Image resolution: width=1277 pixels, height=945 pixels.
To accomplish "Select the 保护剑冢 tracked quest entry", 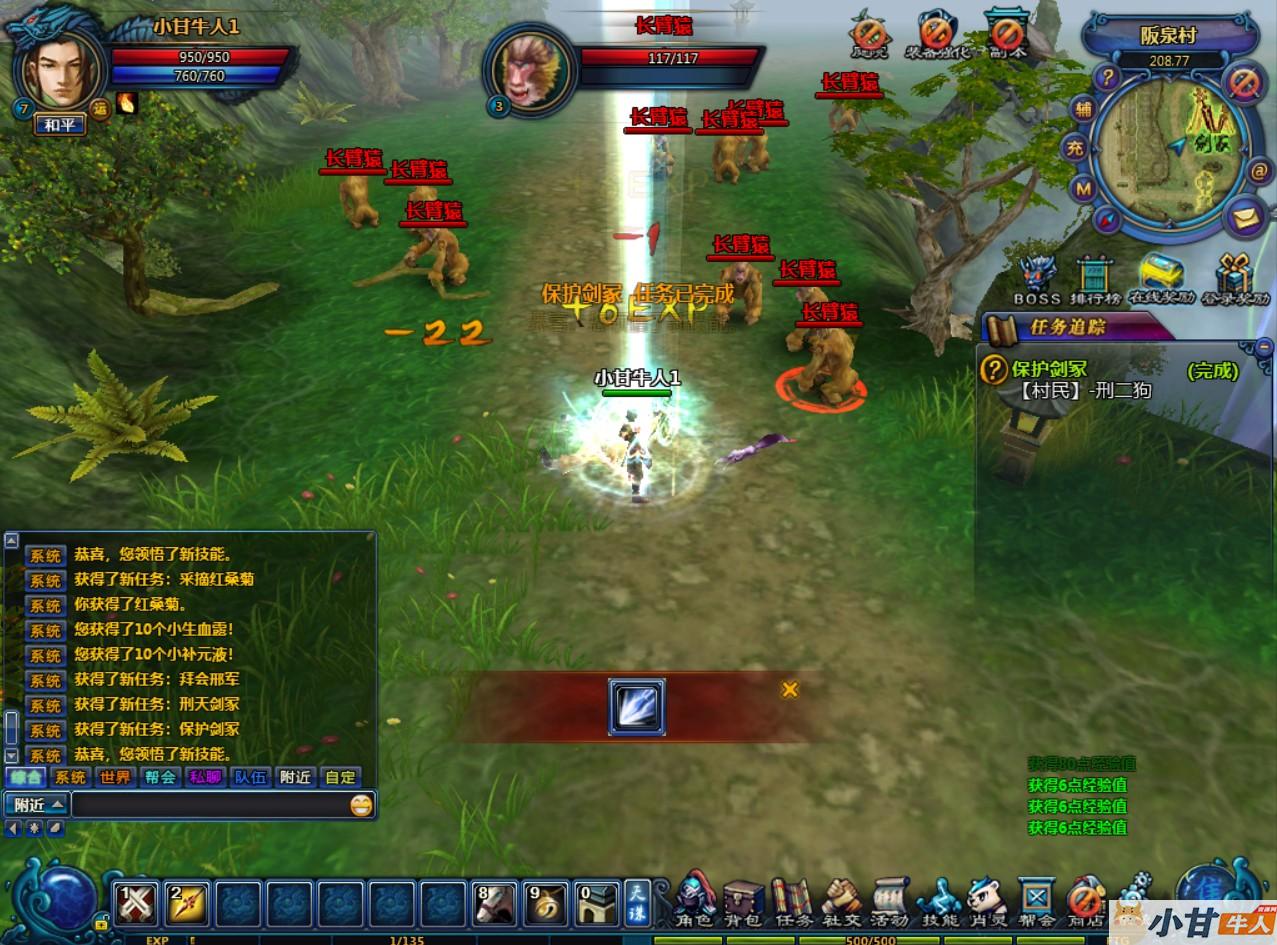I will [1050, 370].
